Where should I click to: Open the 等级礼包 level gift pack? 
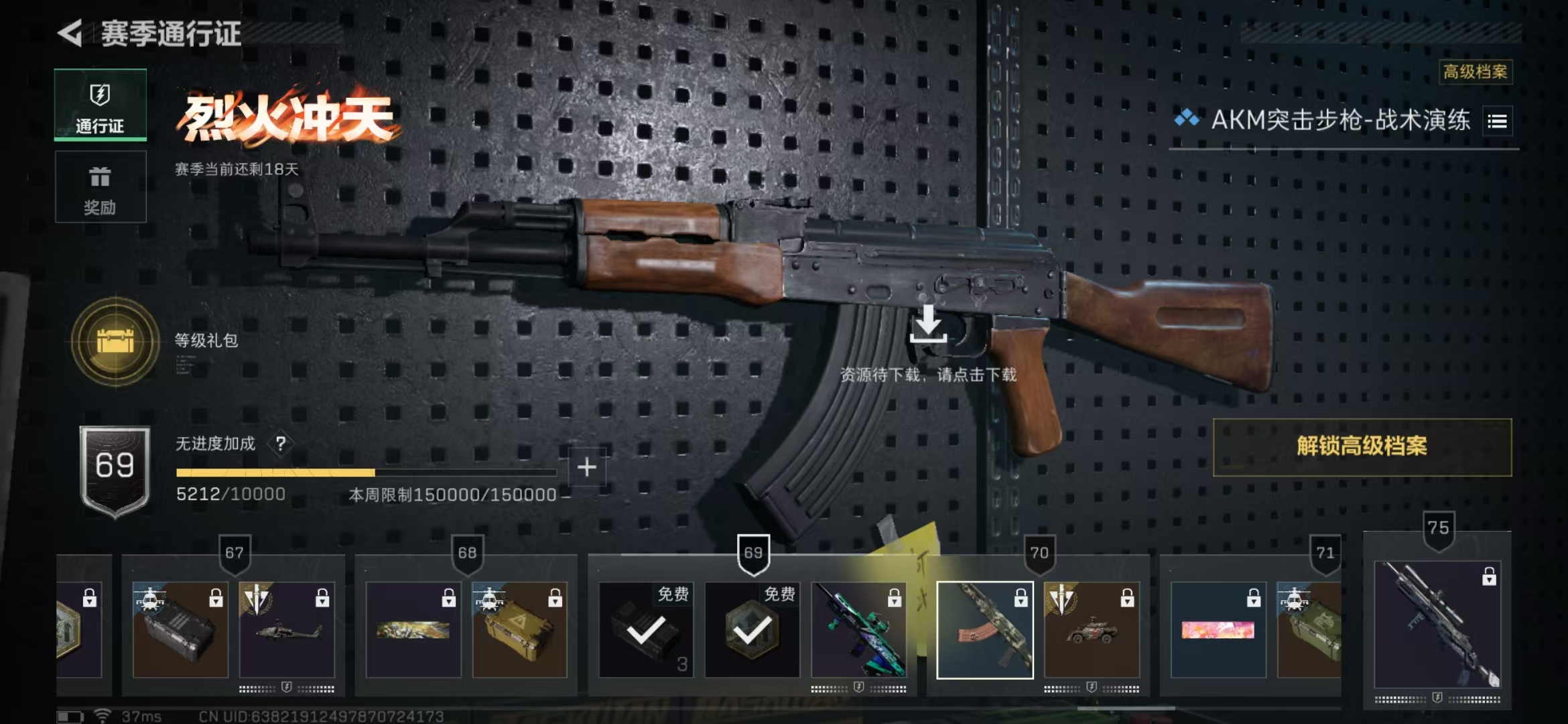[115, 342]
